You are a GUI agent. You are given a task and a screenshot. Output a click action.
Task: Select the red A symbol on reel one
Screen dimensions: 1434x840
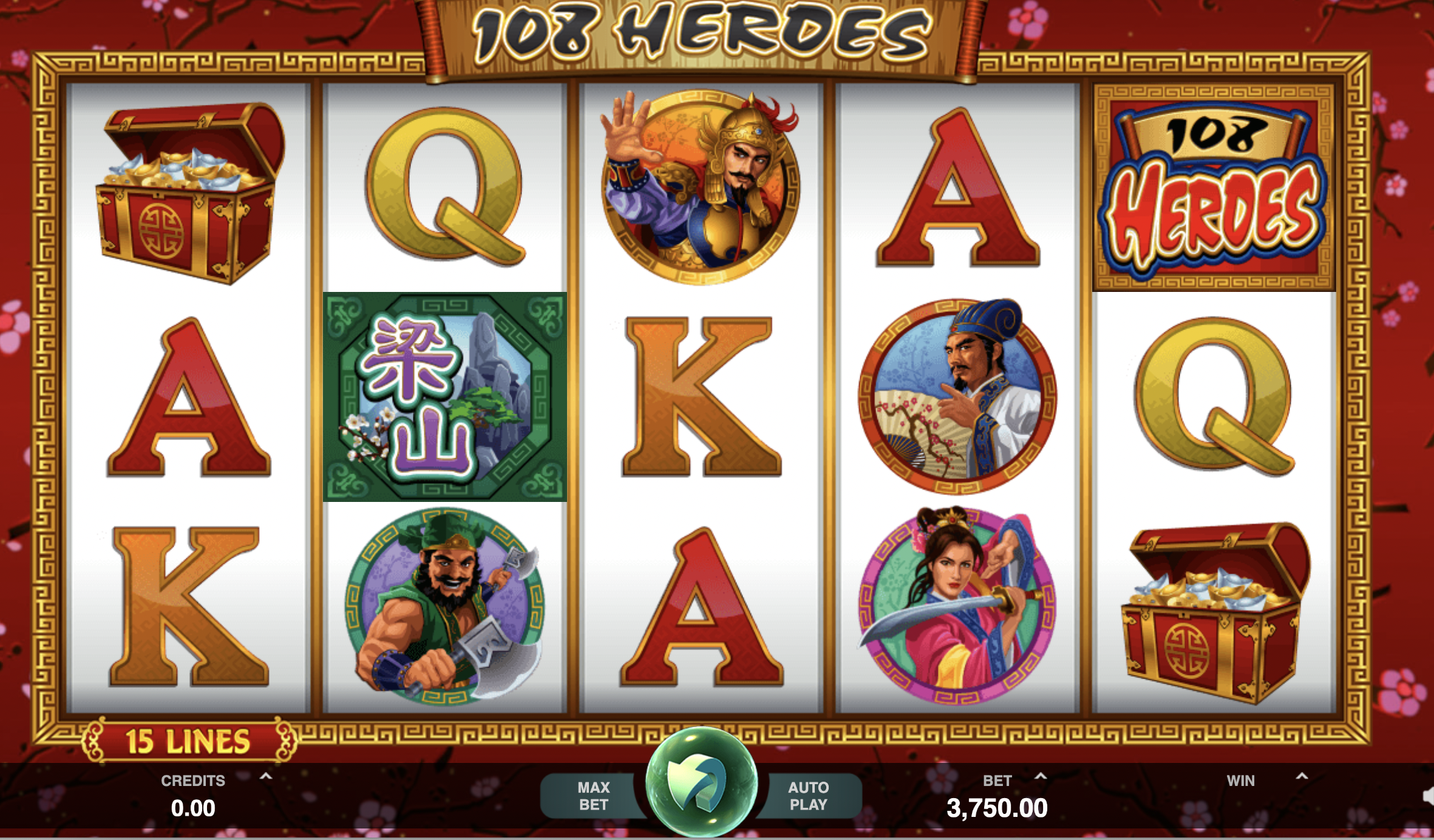pyautogui.click(x=188, y=395)
